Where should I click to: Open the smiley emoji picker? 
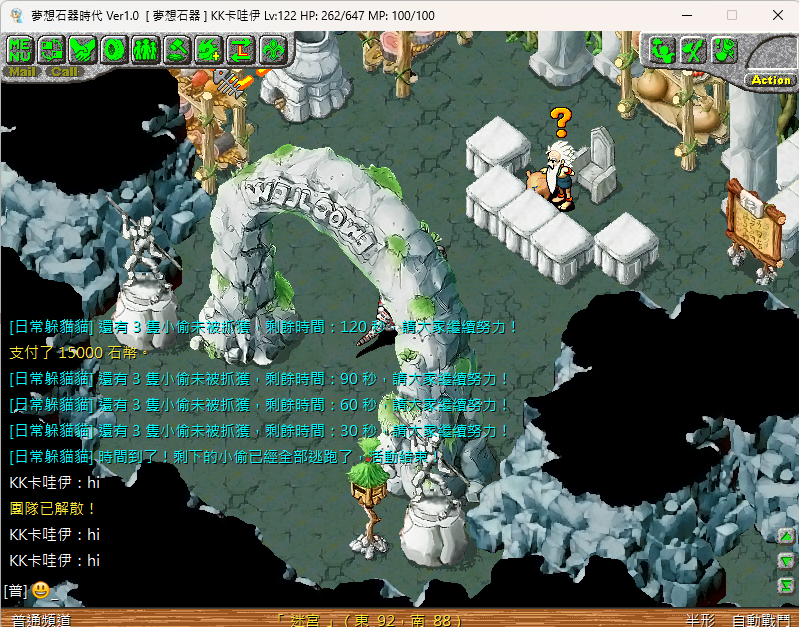(41, 590)
